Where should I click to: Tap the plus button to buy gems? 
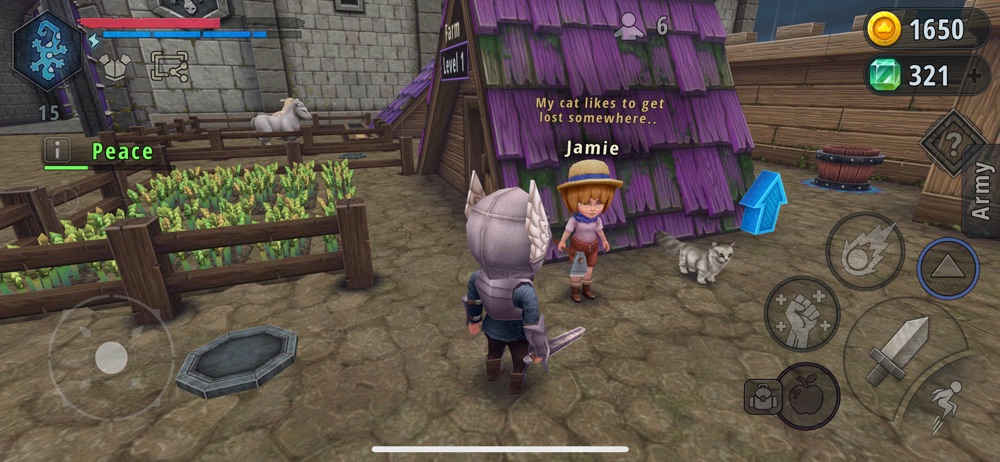tap(975, 76)
